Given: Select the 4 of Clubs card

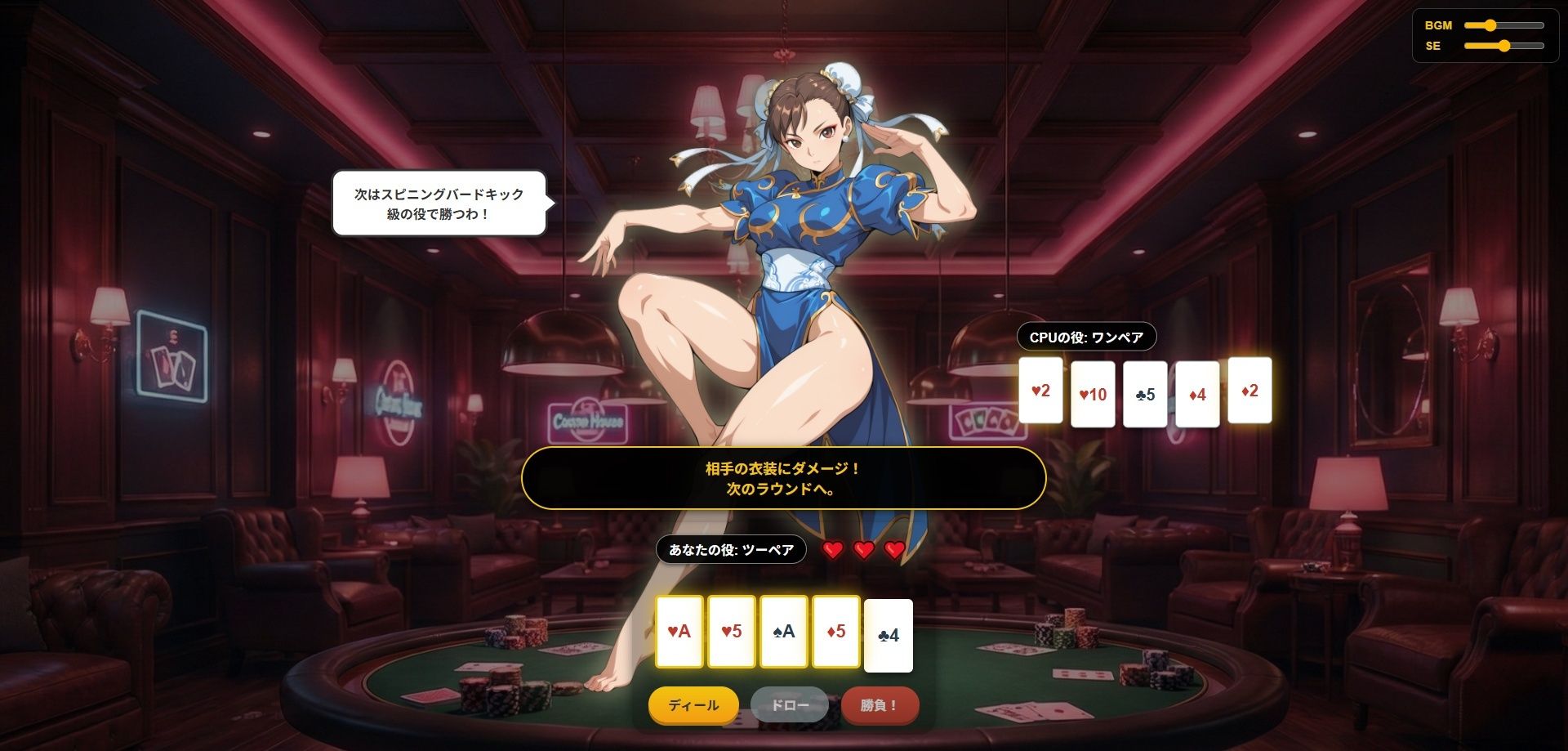Looking at the screenshot, I should tap(887, 636).
